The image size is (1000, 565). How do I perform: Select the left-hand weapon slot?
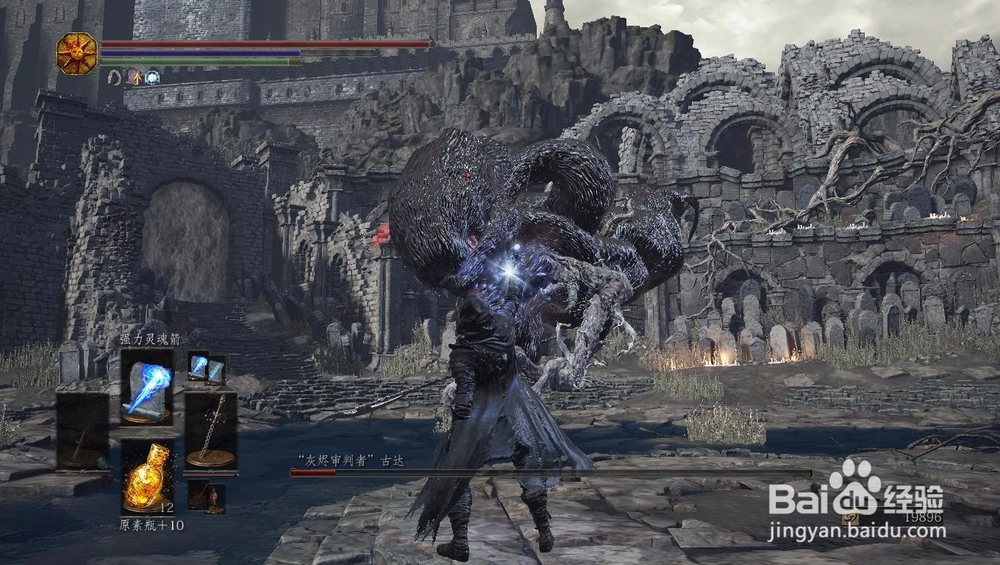pyautogui.click(x=82, y=431)
